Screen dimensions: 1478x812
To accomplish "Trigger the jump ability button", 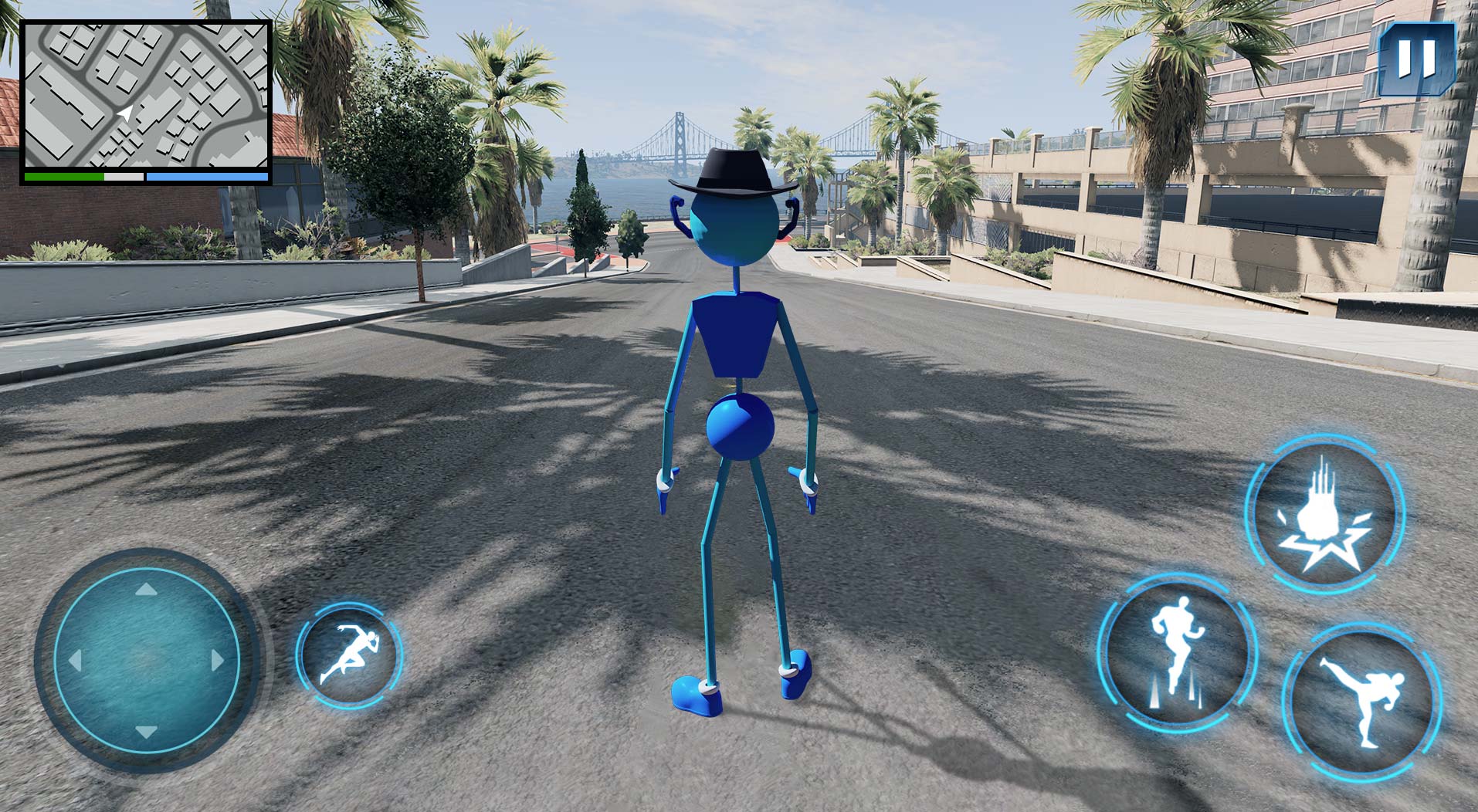I will [x=1176, y=653].
